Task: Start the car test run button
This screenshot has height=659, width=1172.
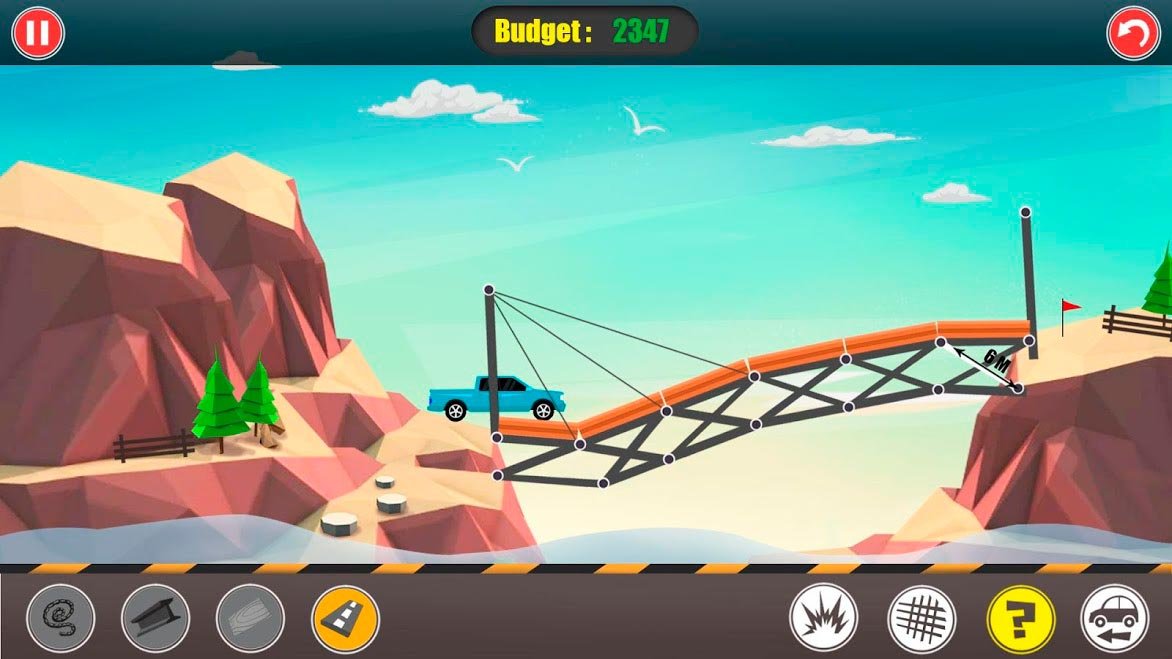Action: [1114, 618]
